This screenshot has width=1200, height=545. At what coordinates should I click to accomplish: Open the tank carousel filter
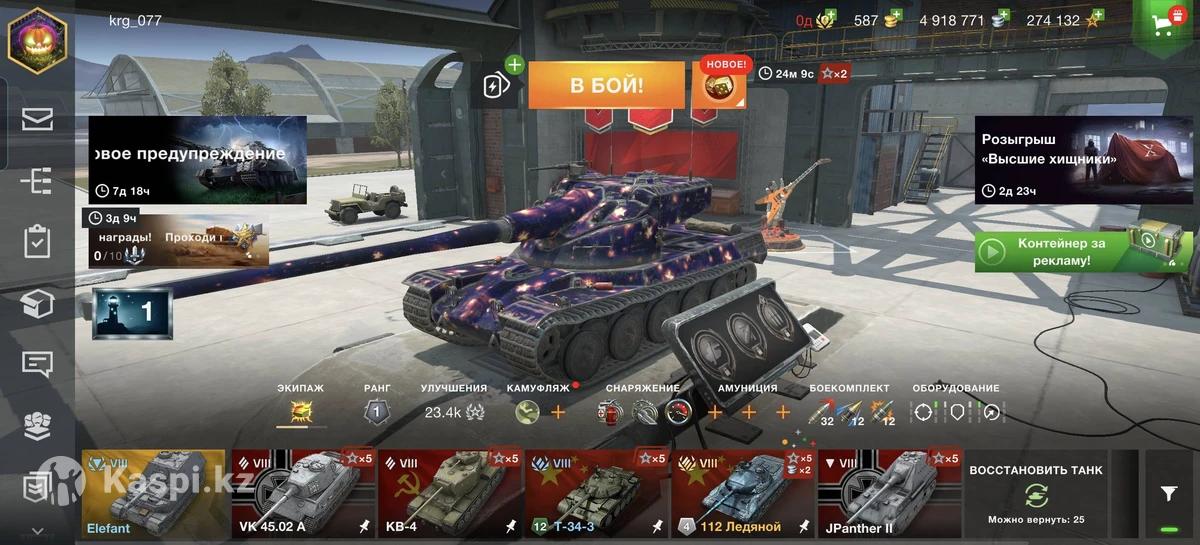pyautogui.click(x=1168, y=493)
